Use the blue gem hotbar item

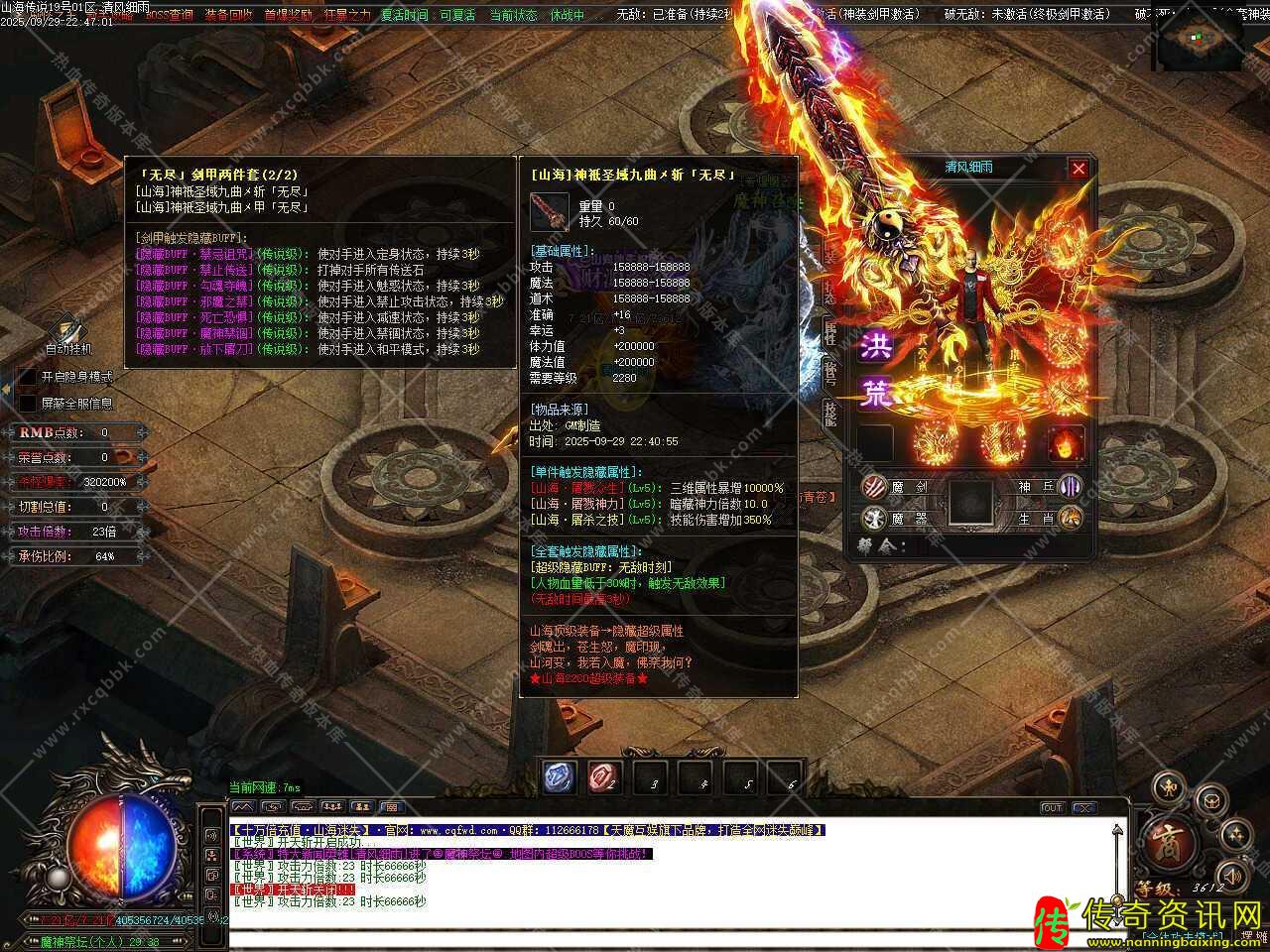(x=560, y=777)
